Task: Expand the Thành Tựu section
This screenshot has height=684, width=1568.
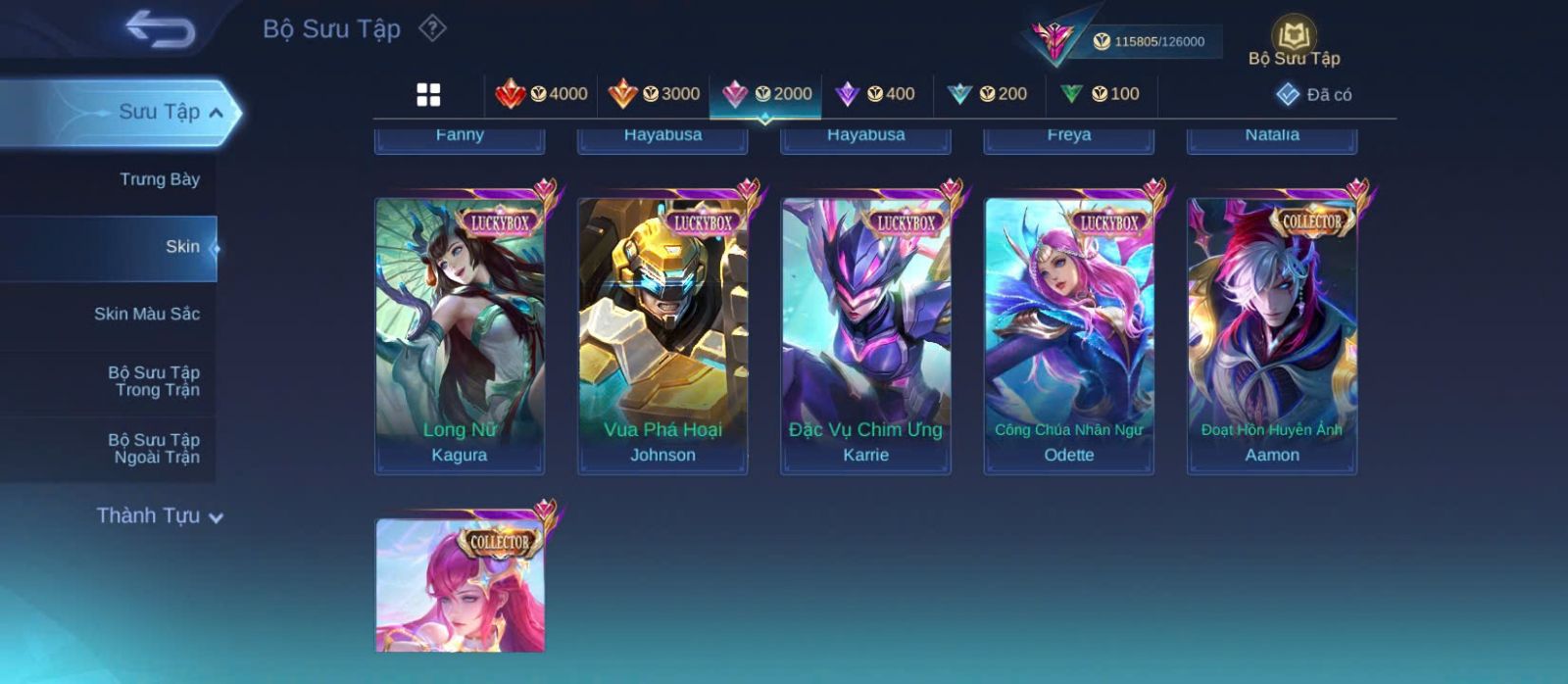Action: point(159,515)
